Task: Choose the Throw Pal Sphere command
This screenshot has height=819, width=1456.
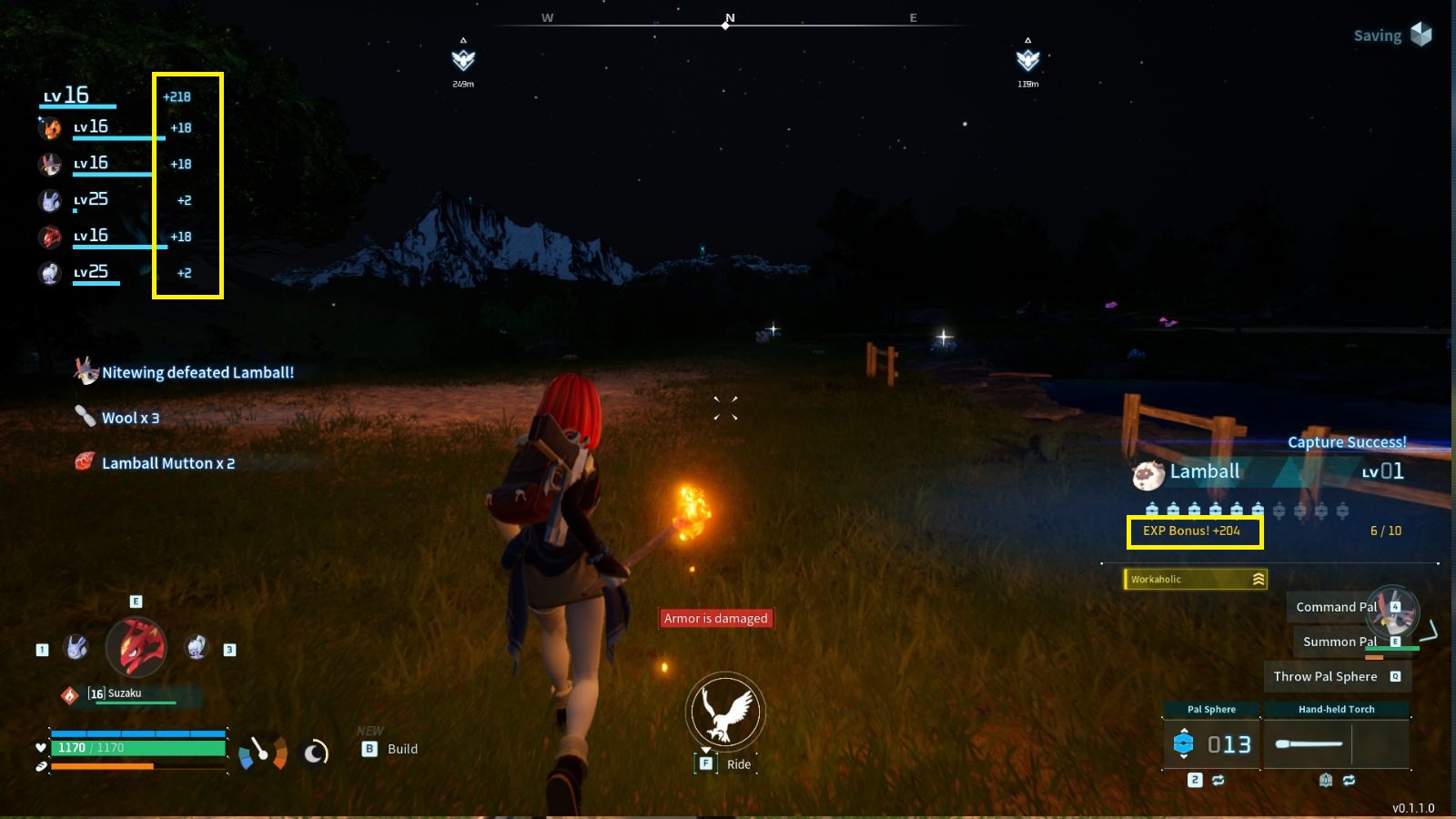Action: pos(1326,676)
